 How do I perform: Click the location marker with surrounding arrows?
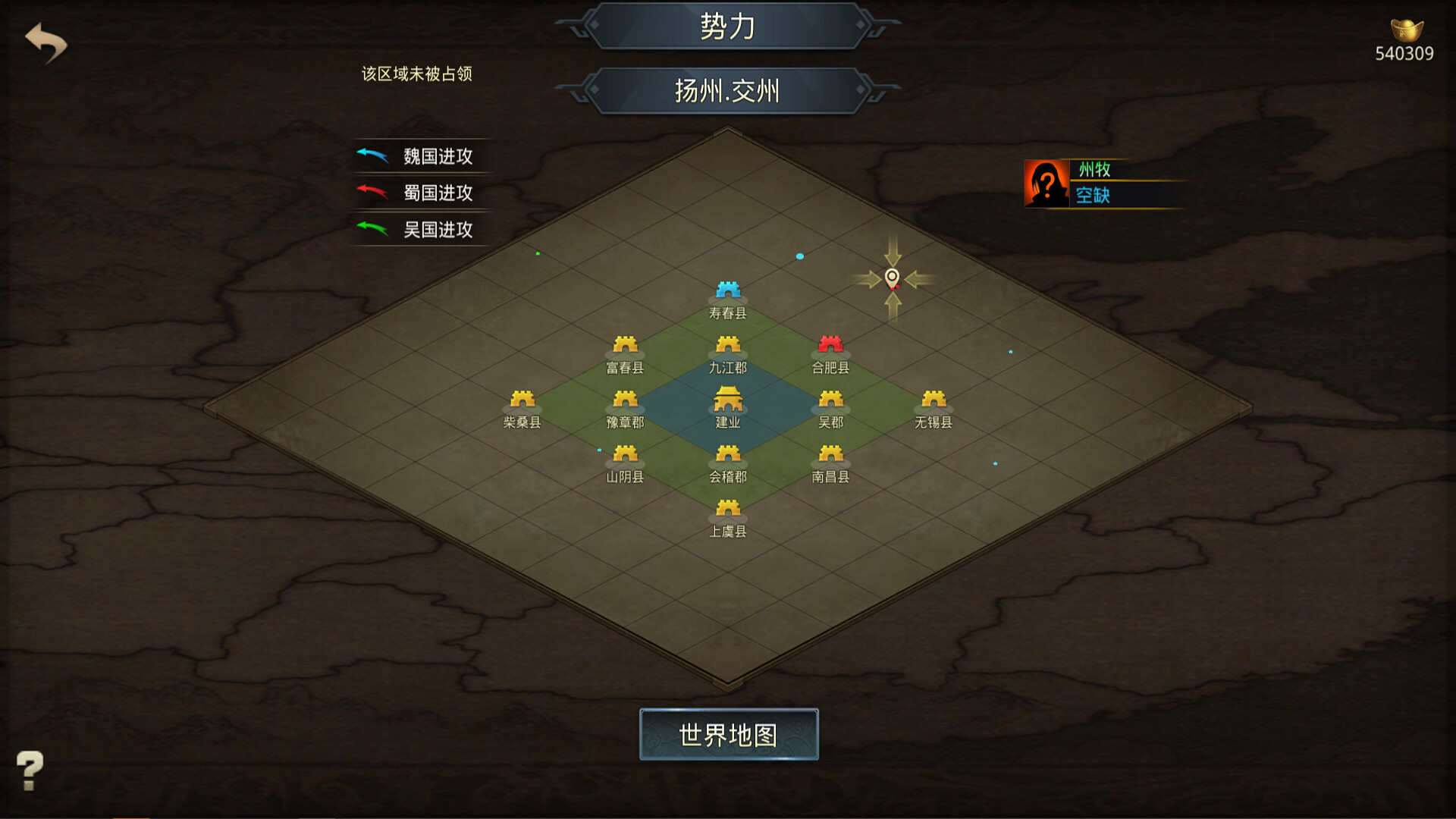893,278
